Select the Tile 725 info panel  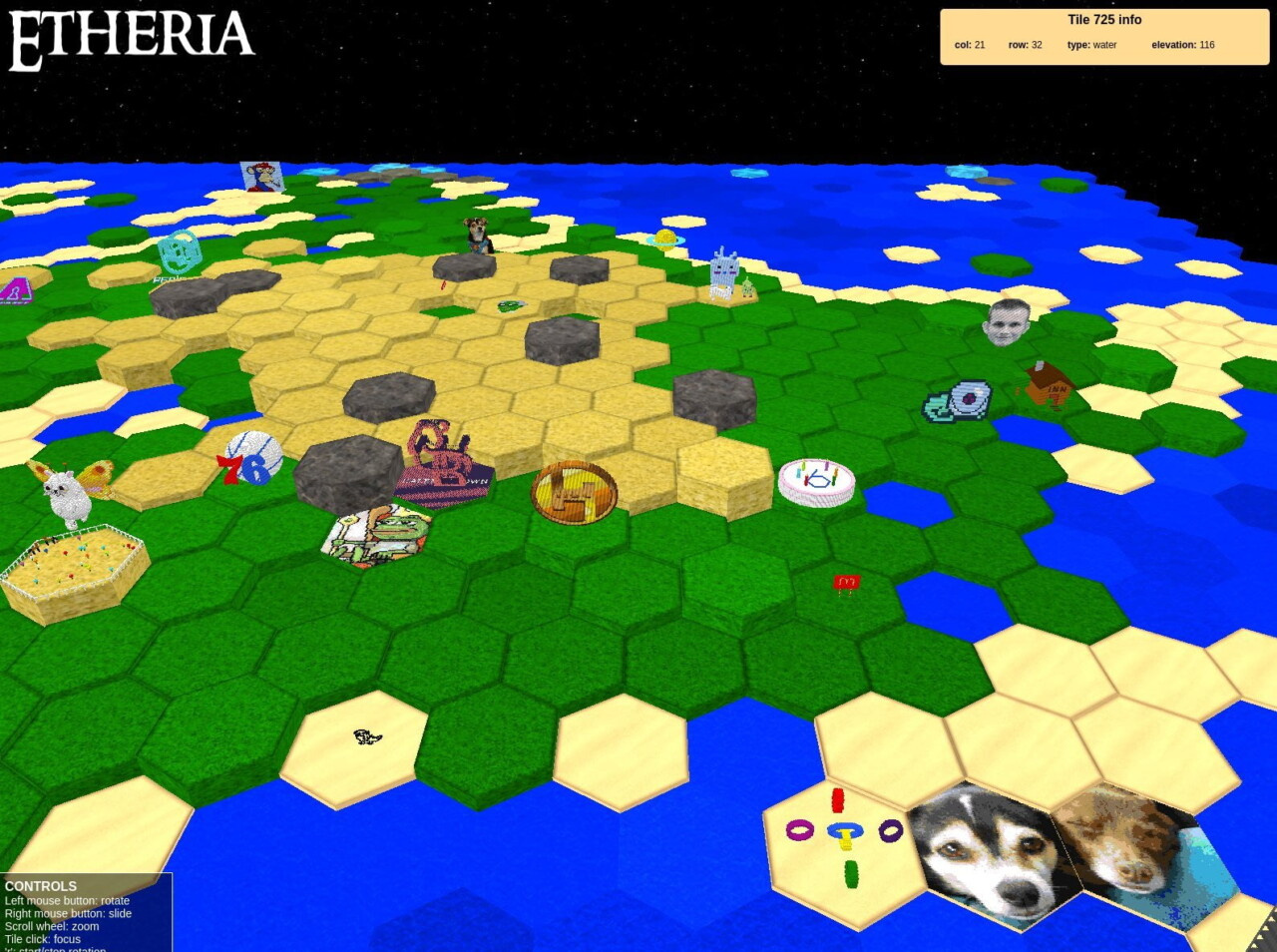pyautogui.click(x=1104, y=37)
